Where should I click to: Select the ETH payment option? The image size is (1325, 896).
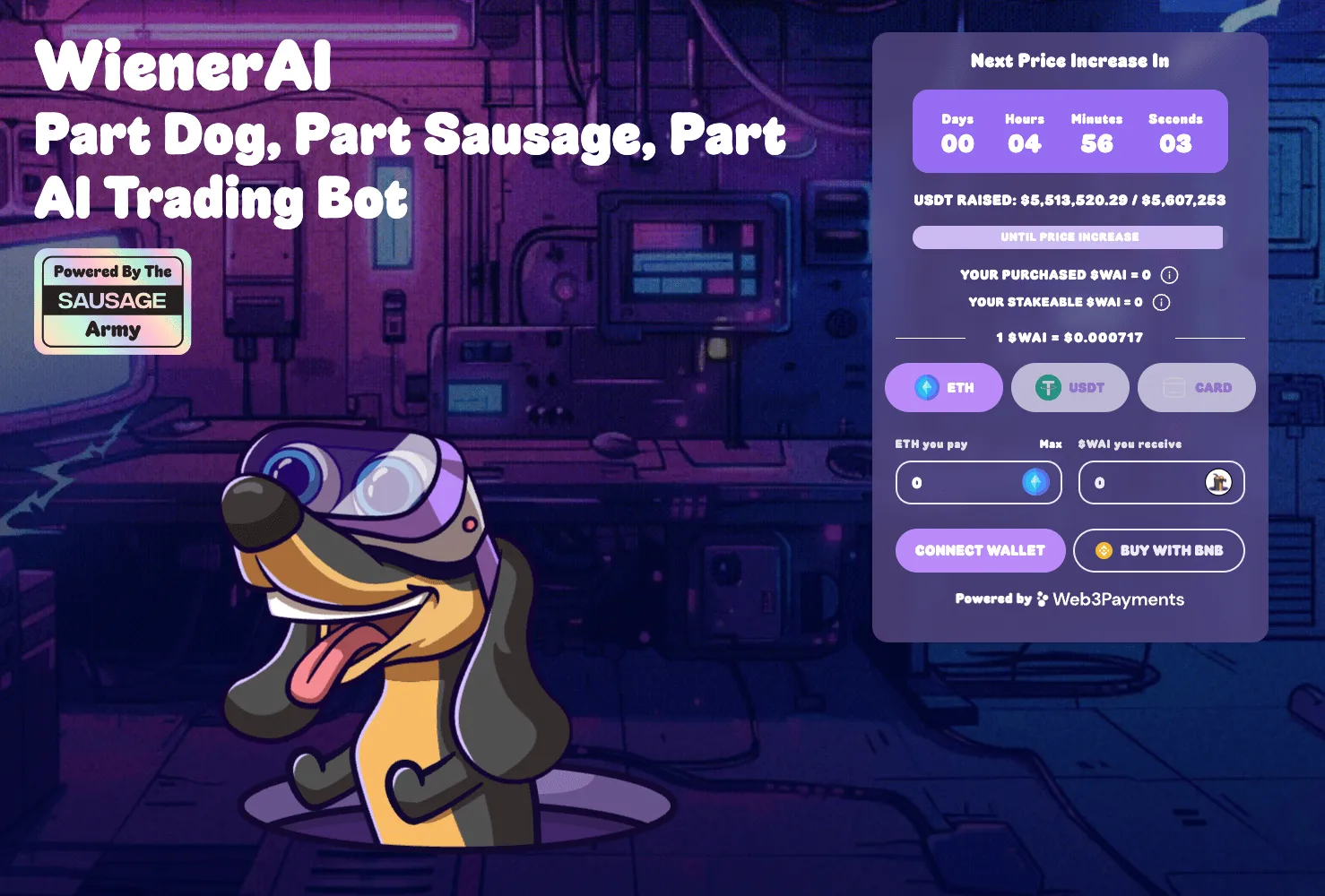pyautogui.click(x=944, y=387)
